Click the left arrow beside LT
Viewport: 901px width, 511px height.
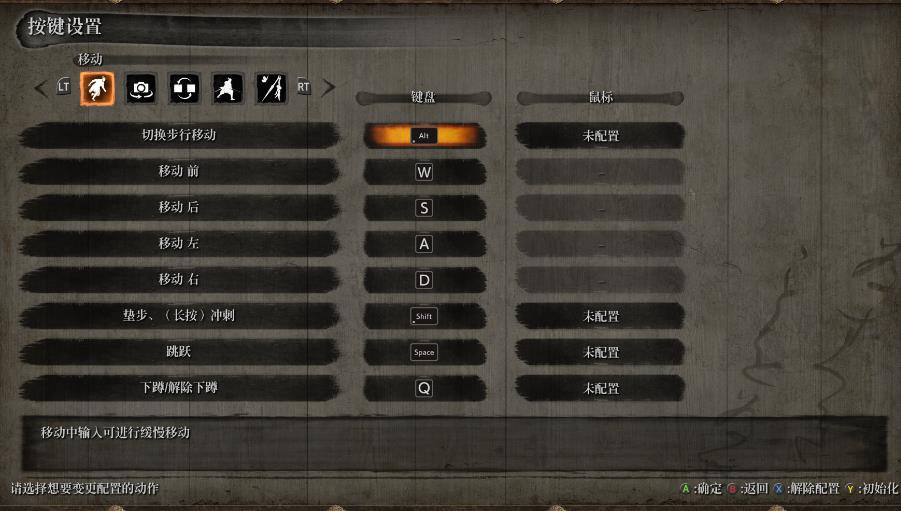point(40,88)
